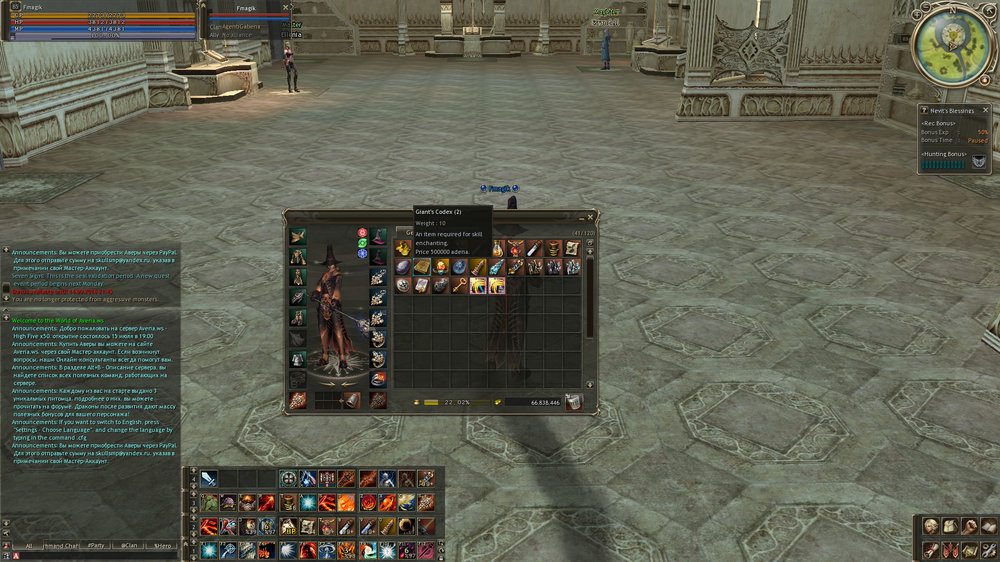Activate the sword skill on top hotbar
This screenshot has width=1000, height=562.
209,478
